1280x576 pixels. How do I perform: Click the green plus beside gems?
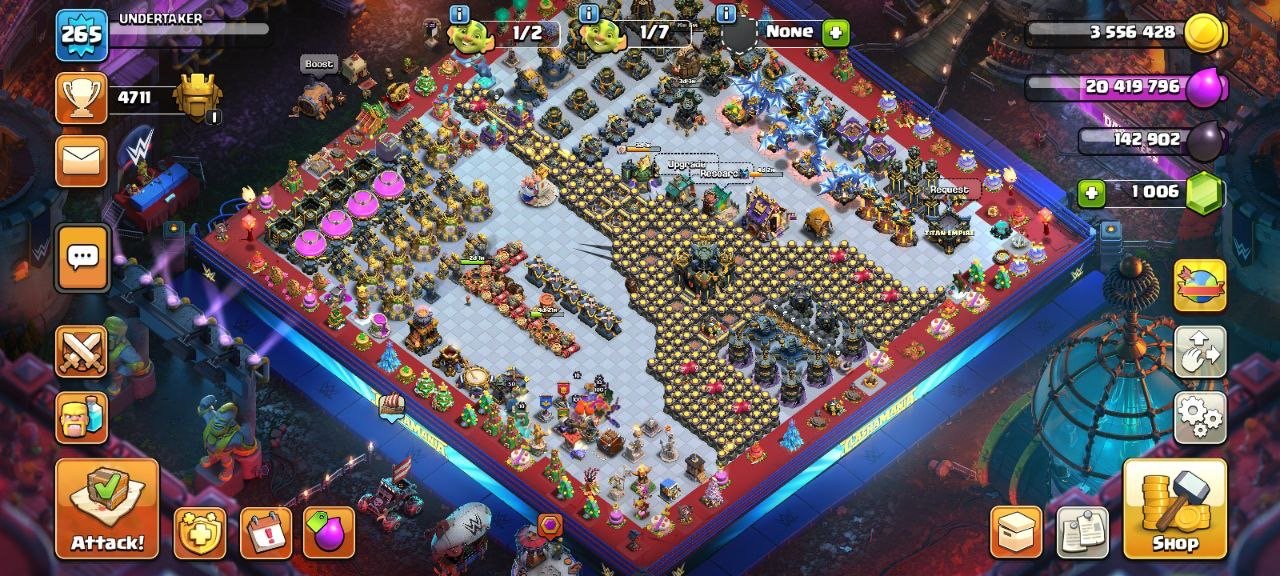pos(1091,192)
